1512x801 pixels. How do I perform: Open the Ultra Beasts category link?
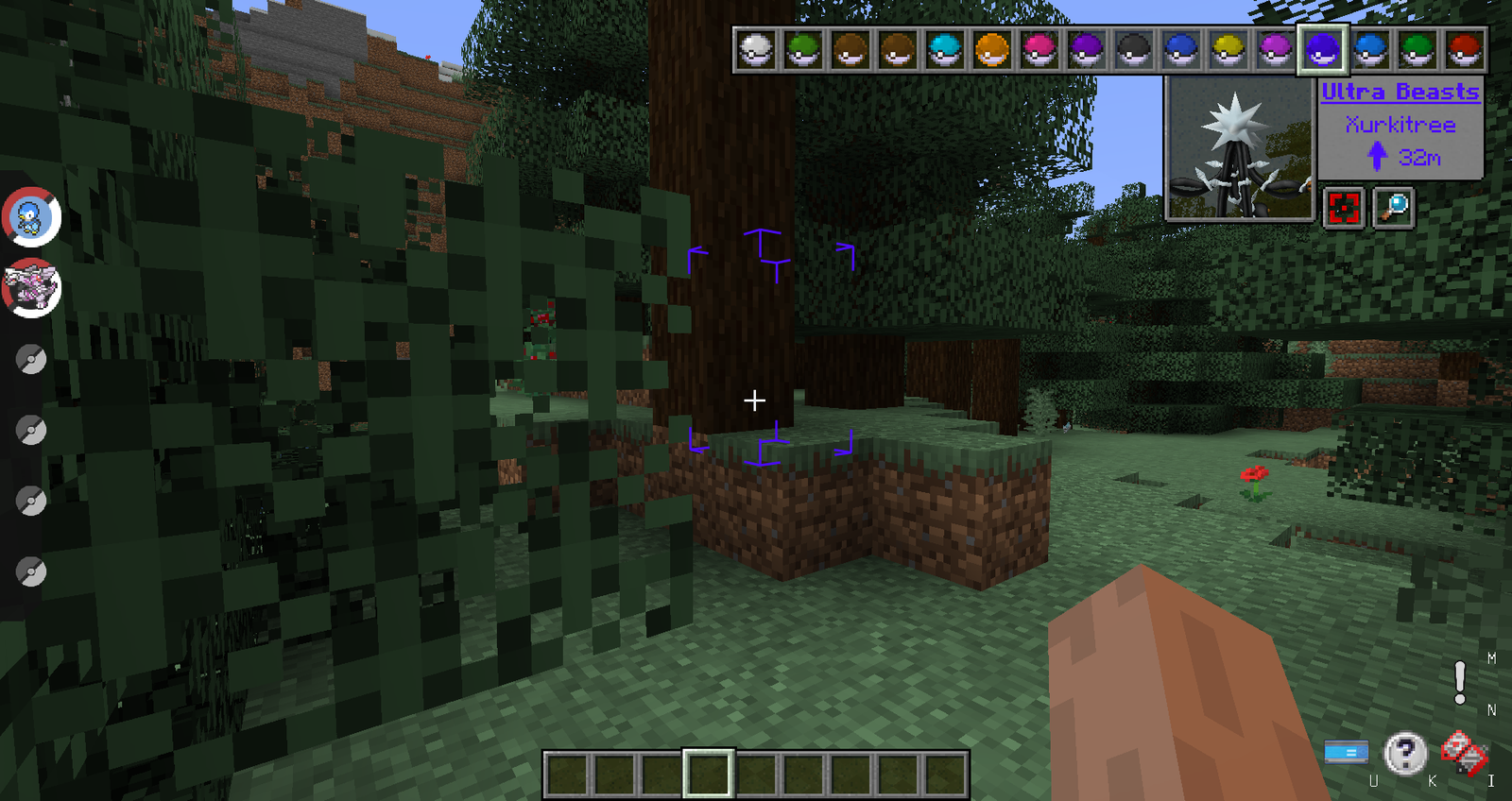(1399, 92)
